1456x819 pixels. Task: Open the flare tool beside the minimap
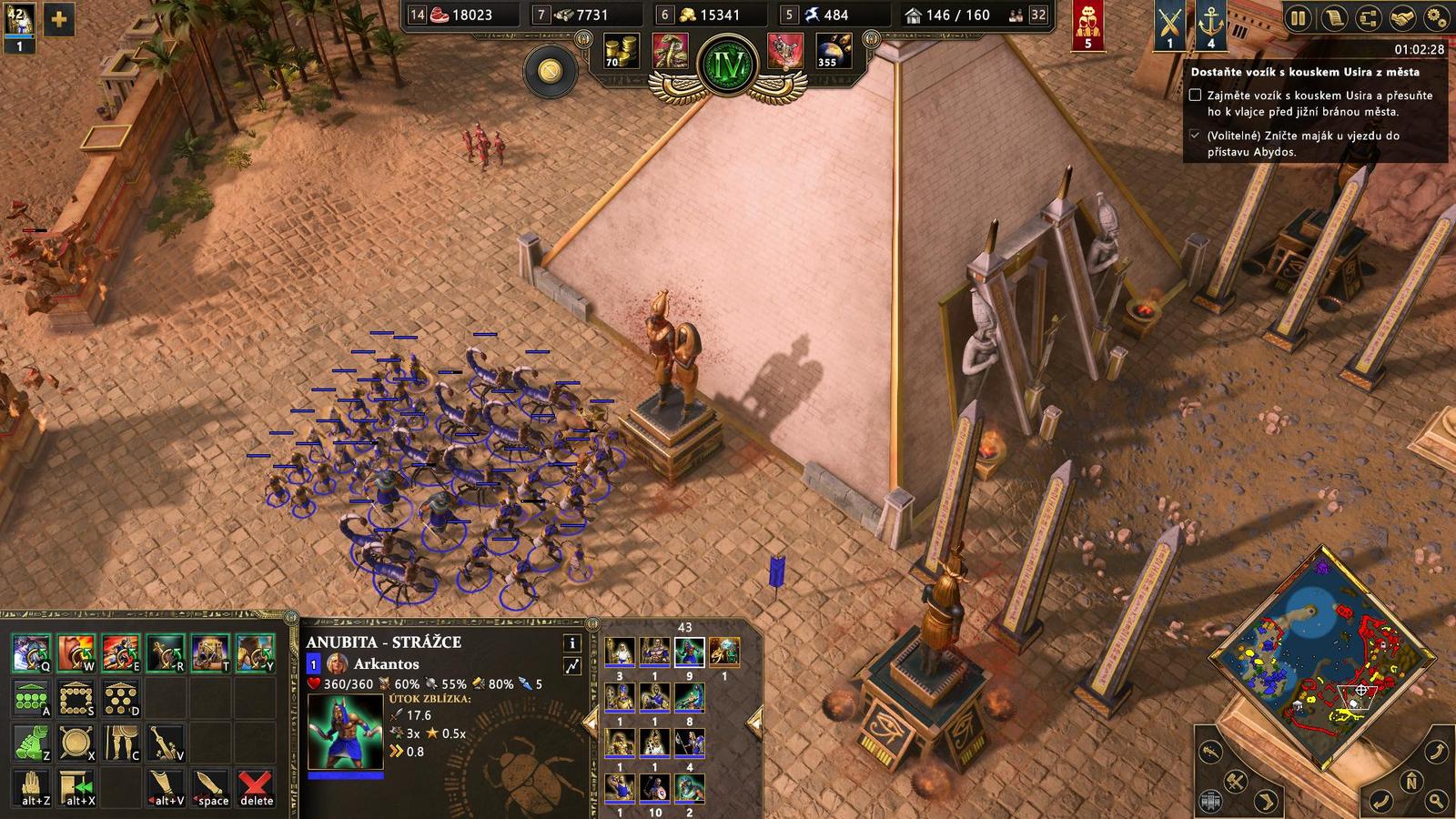[1209, 752]
